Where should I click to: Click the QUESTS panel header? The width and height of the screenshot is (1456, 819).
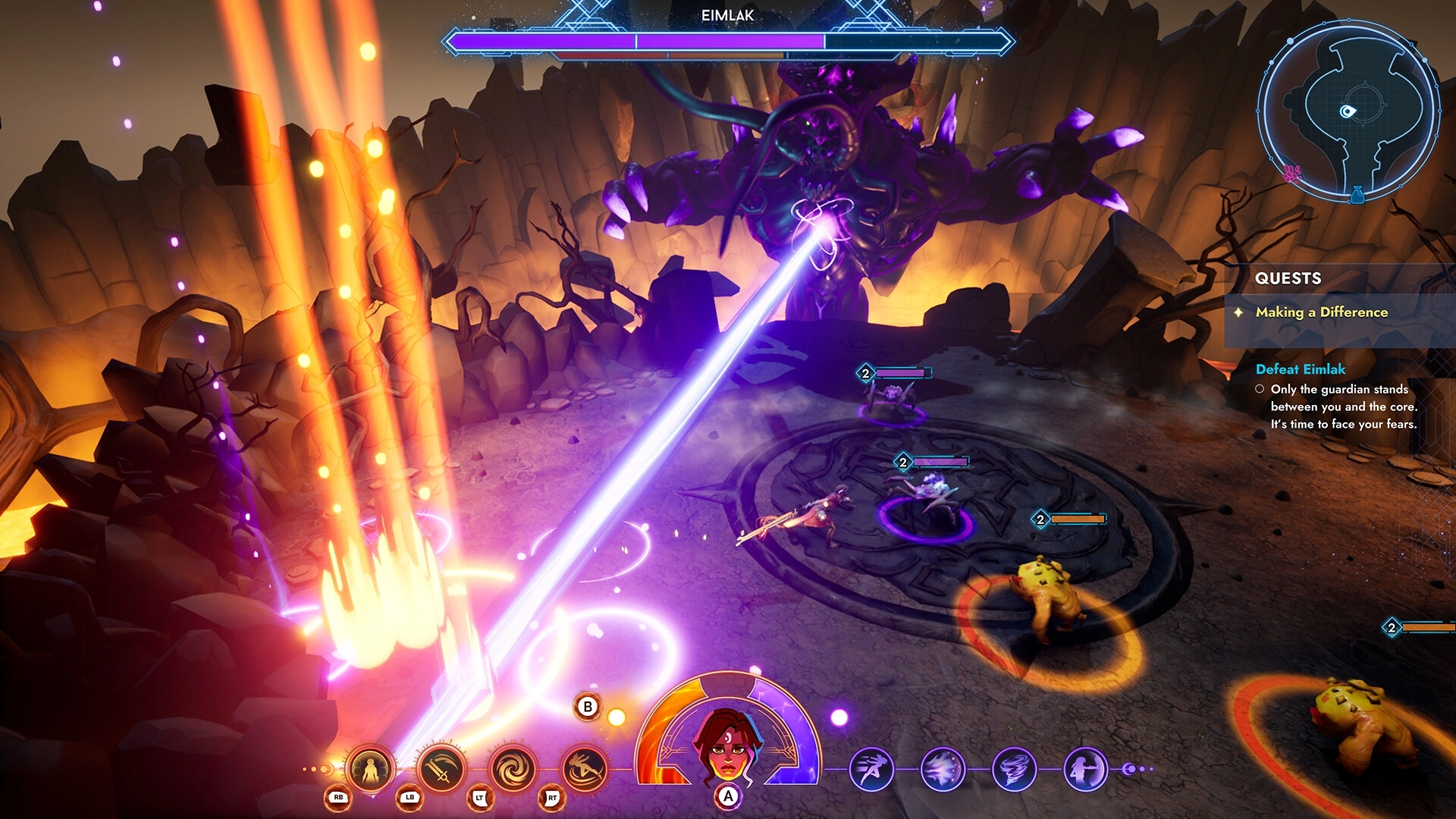click(x=1288, y=278)
